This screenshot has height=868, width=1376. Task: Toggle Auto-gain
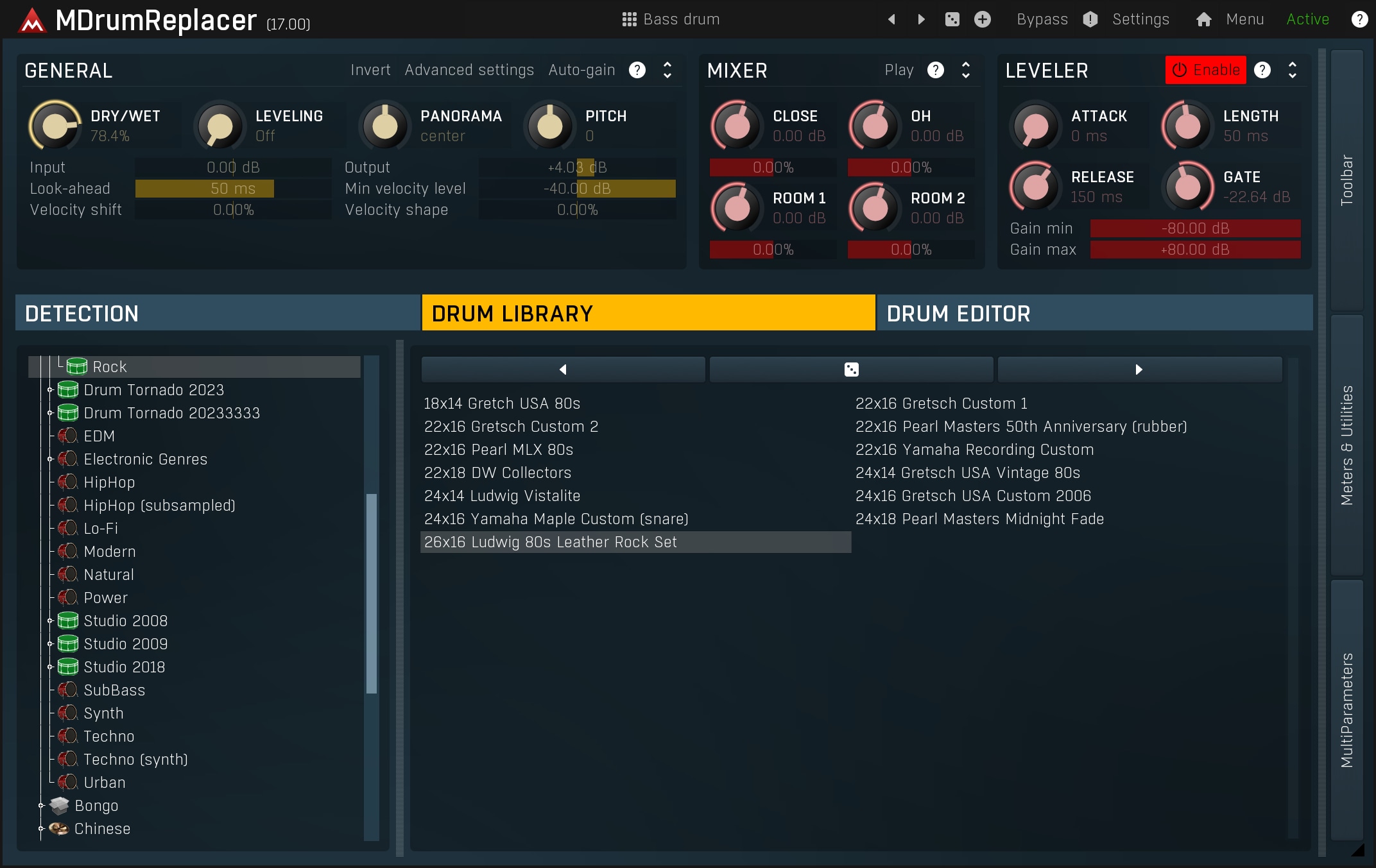click(581, 70)
